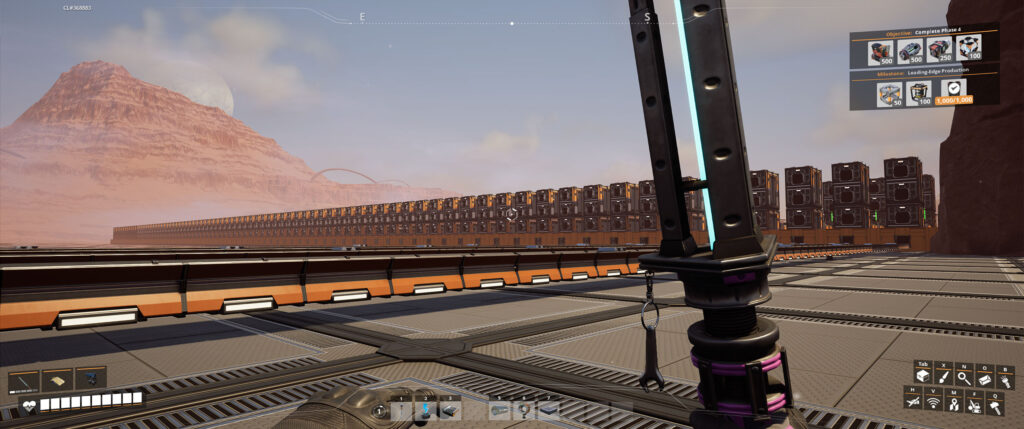Open the magnifying glass search icon
The image size is (1024, 429).
(964, 376)
